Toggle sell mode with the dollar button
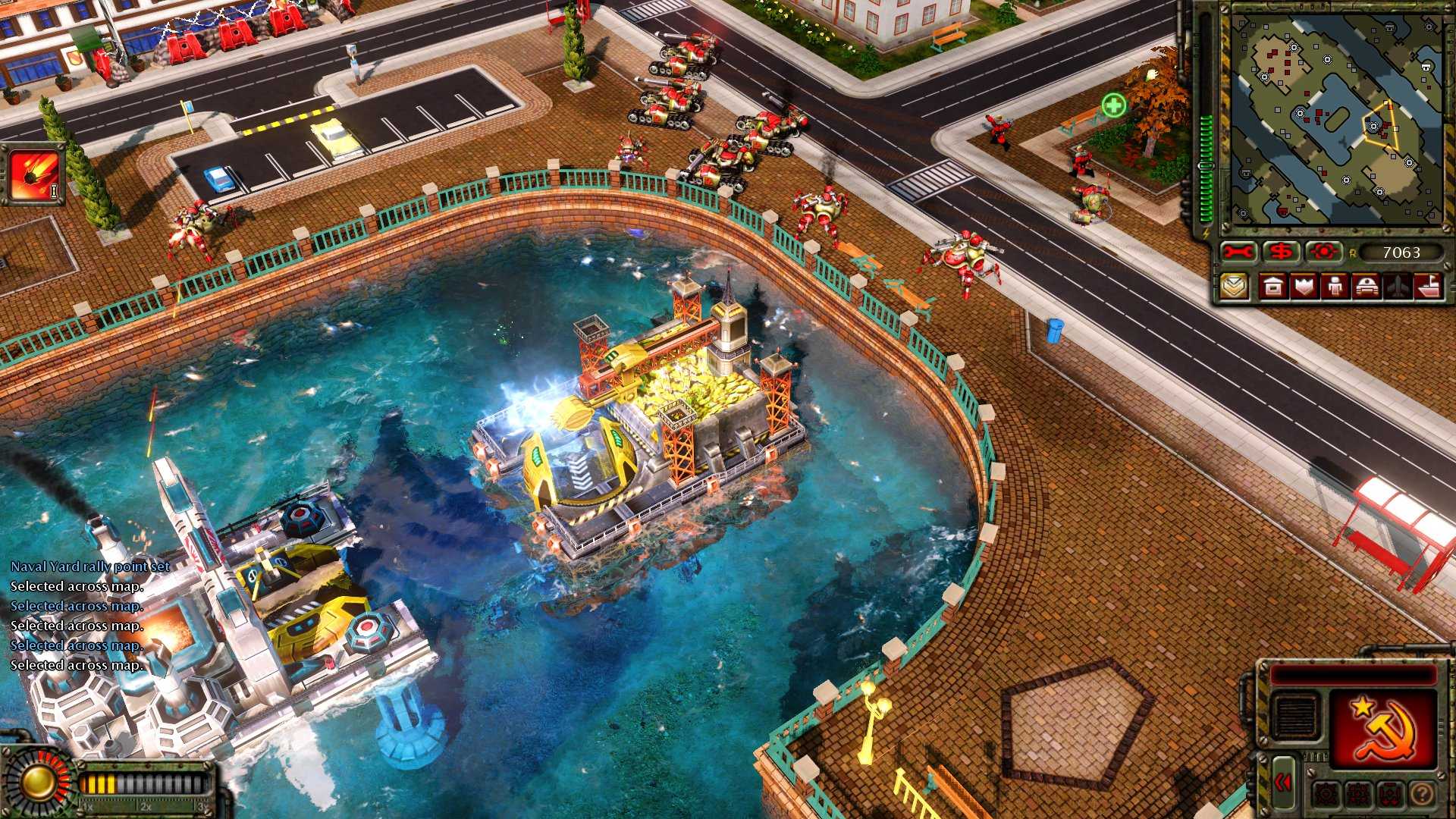 click(x=1282, y=253)
